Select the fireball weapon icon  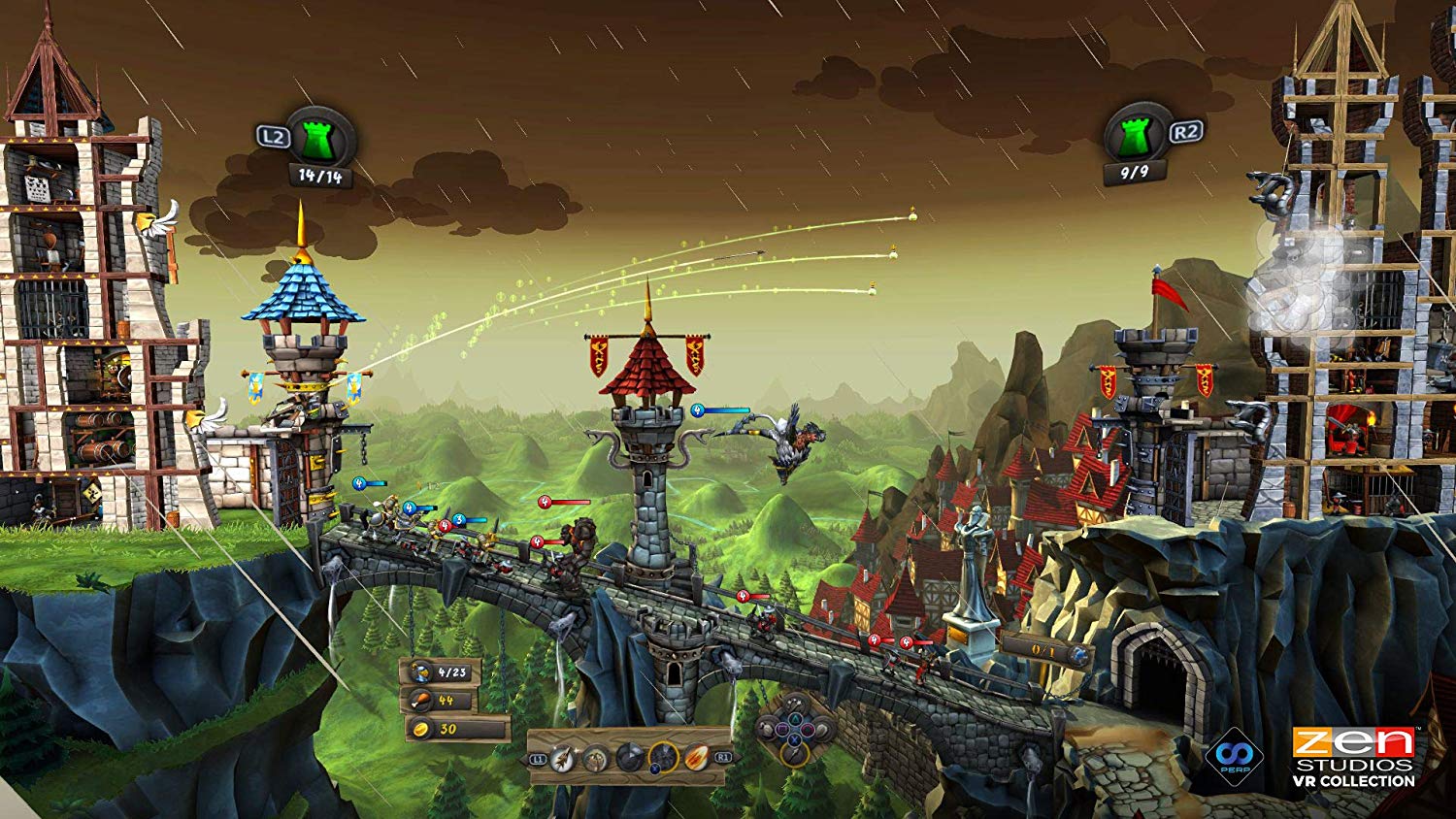coord(697,756)
